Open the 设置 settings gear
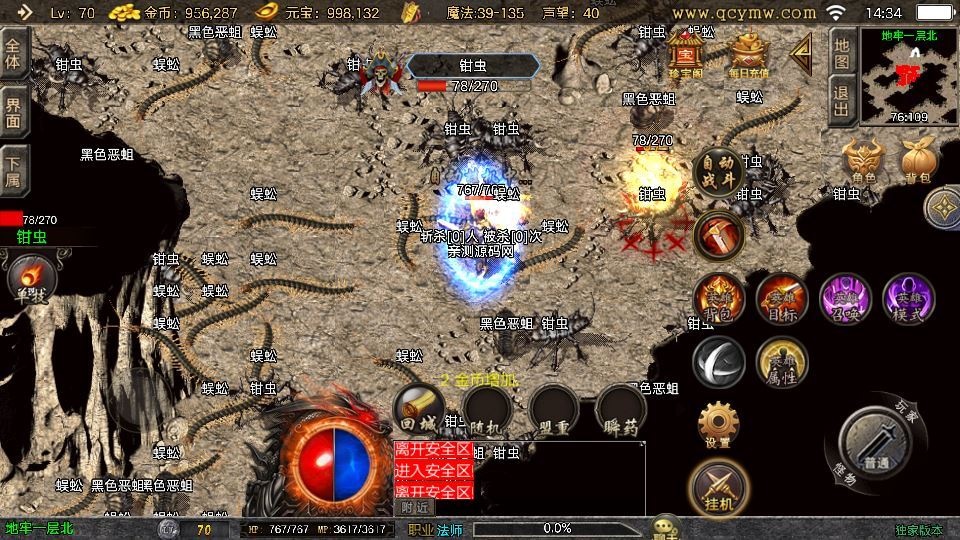Viewport: 960px width, 540px height. click(718, 425)
